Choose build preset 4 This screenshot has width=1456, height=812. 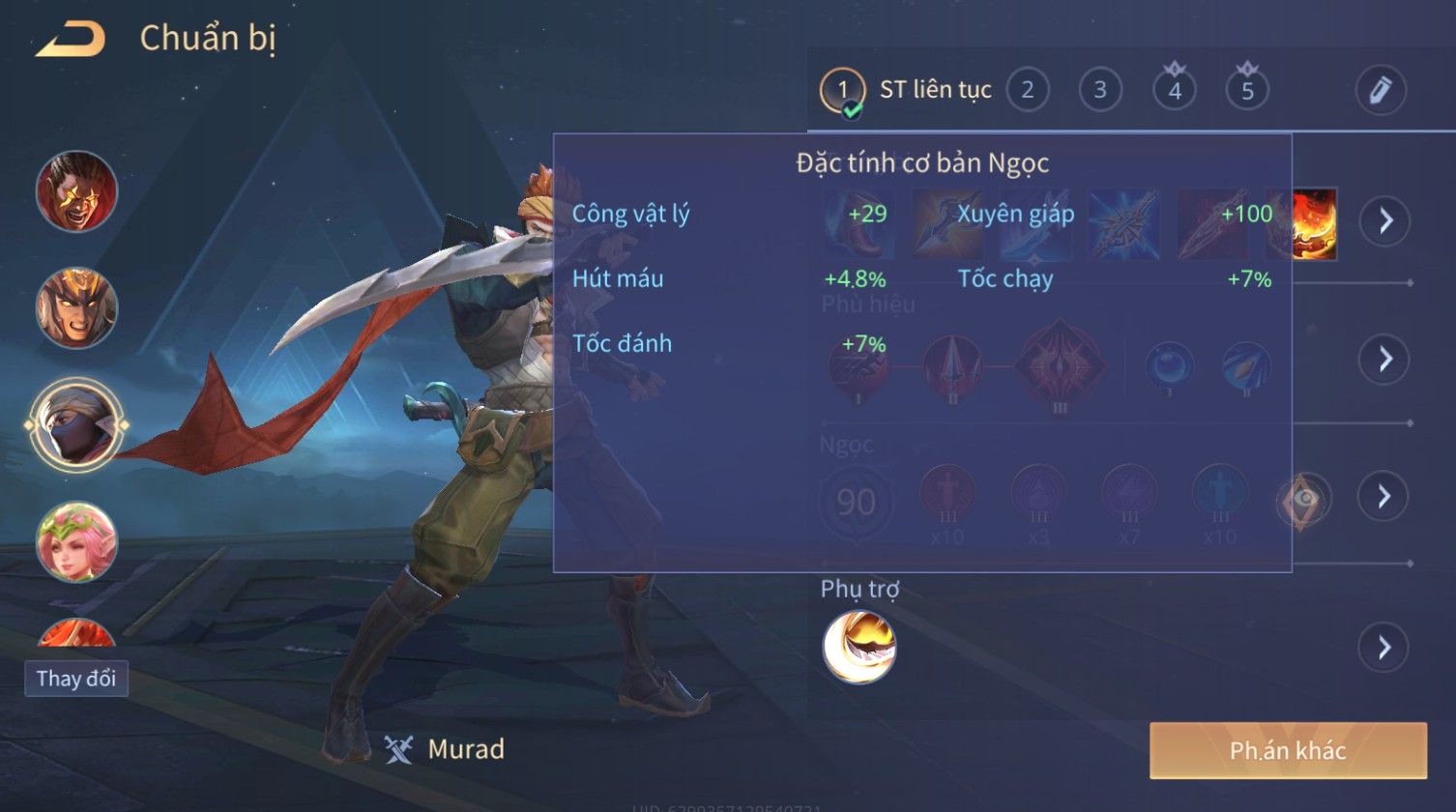(x=1175, y=91)
